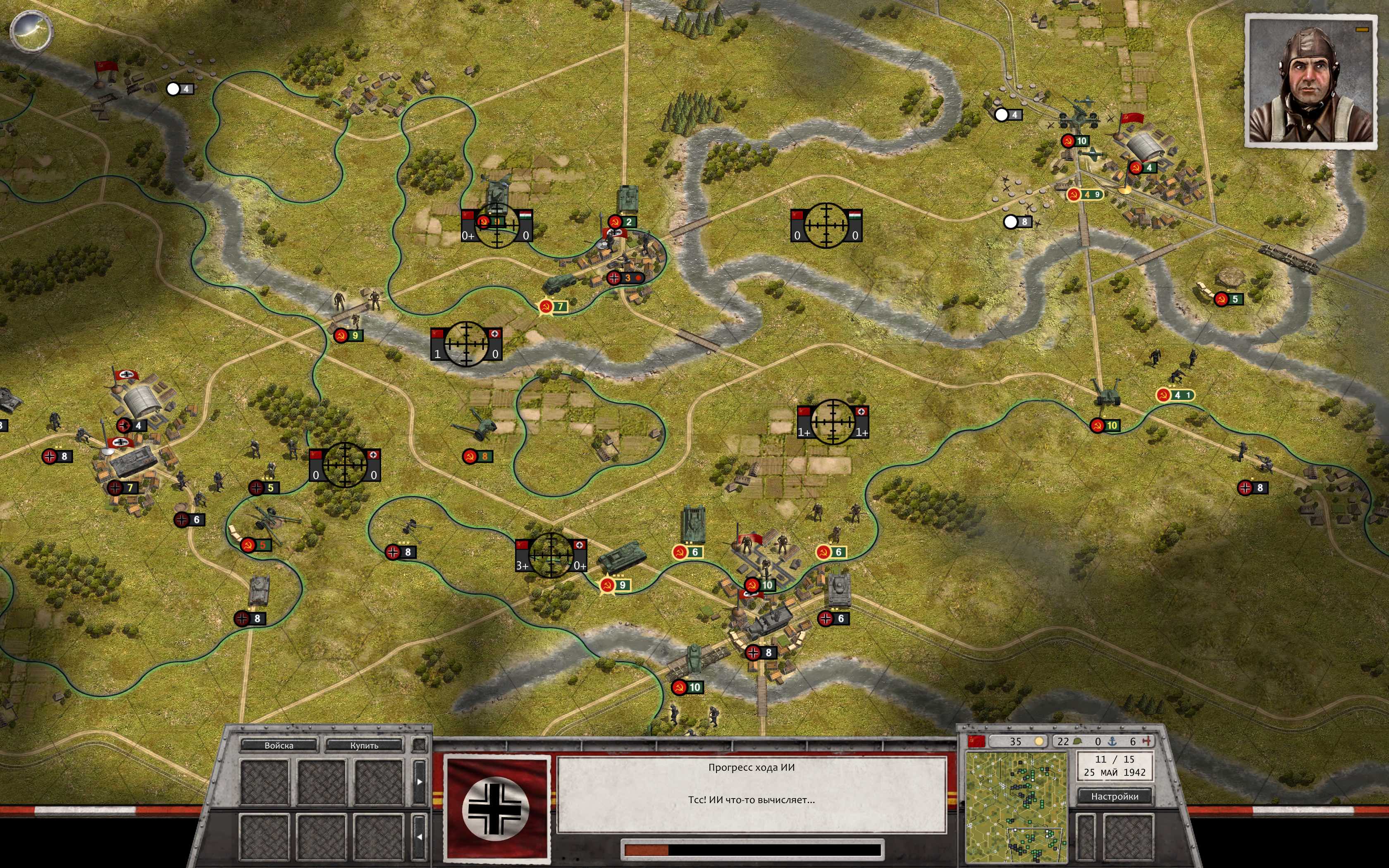Click the gold coin resources icon
This screenshot has width=1389, height=868.
1039,742
